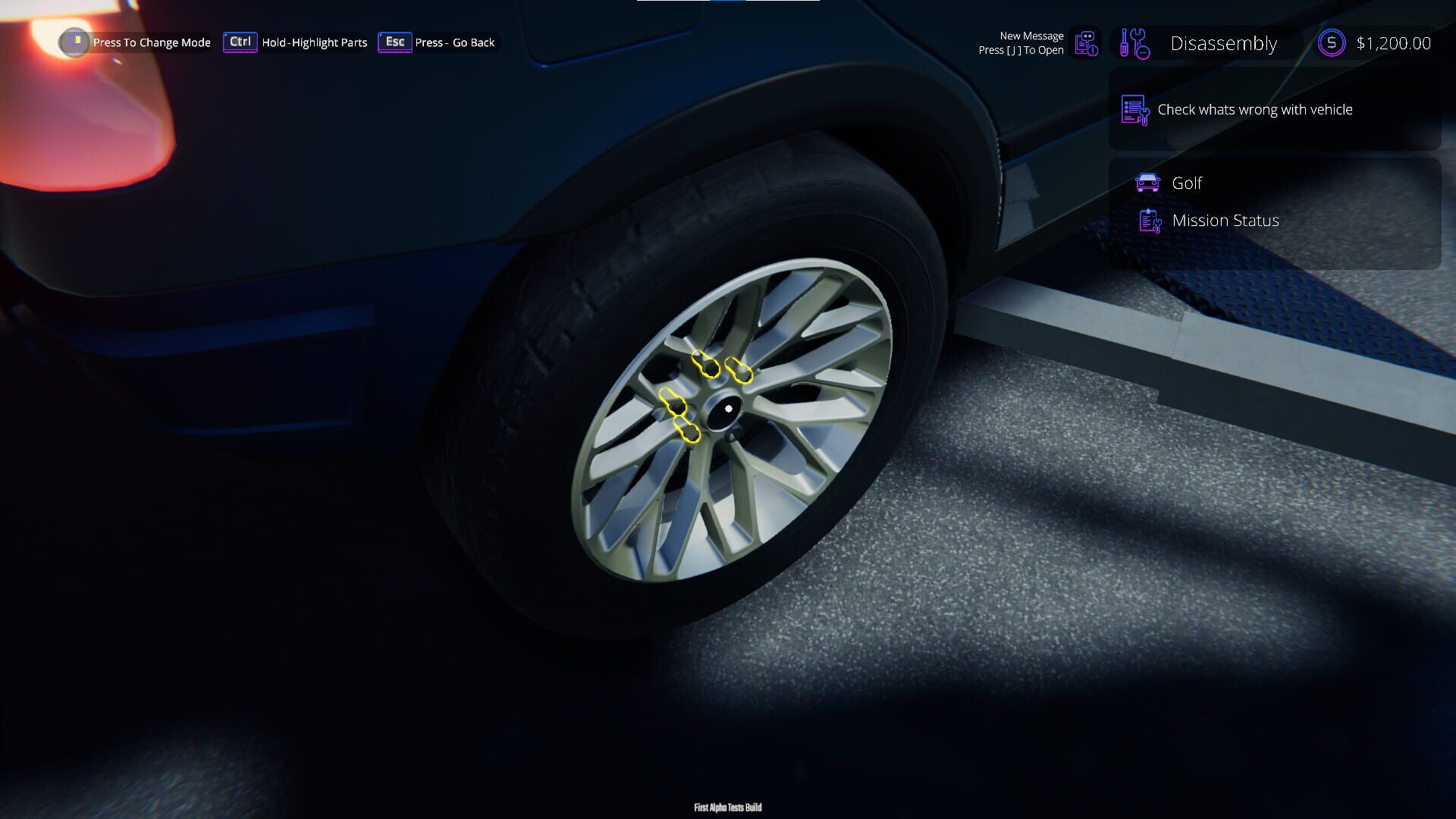Expand the Golf vehicle panel
The height and width of the screenshot is (819, 1456).
(x=1188, y=183)
